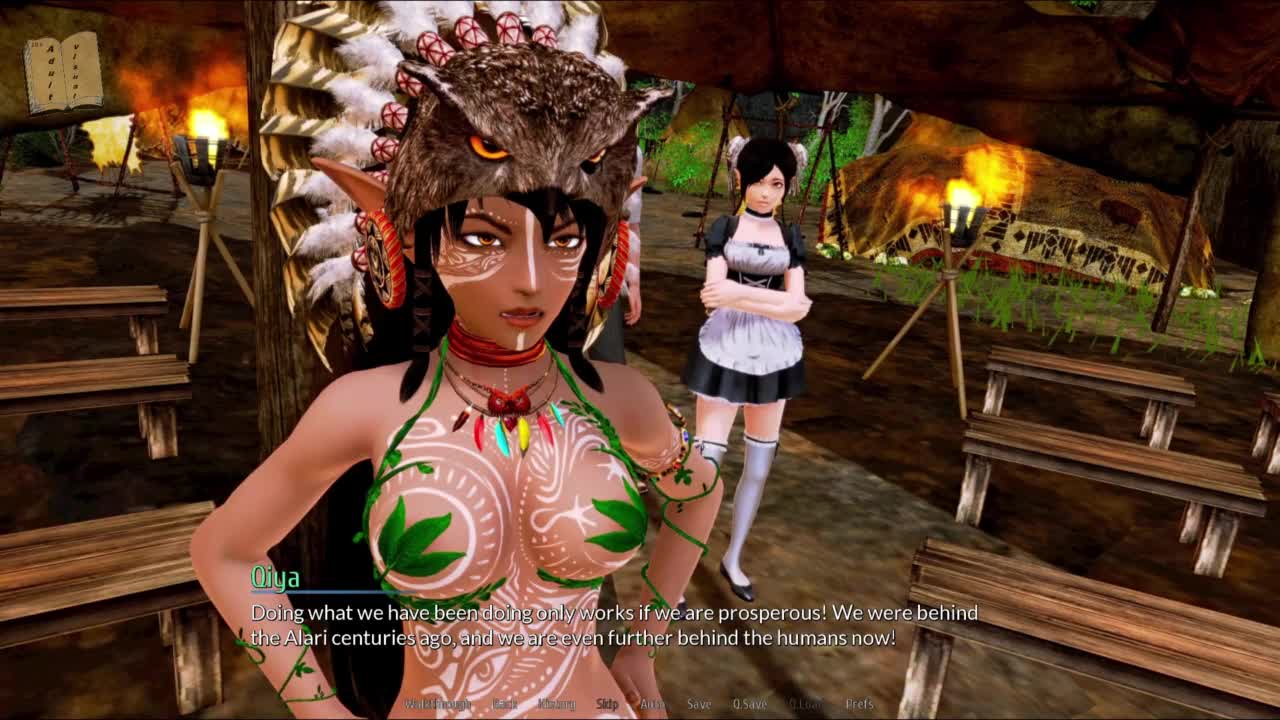Quick save with Q.Save
The width and height of the screenshot is (1280, 720).
[750, 704]
